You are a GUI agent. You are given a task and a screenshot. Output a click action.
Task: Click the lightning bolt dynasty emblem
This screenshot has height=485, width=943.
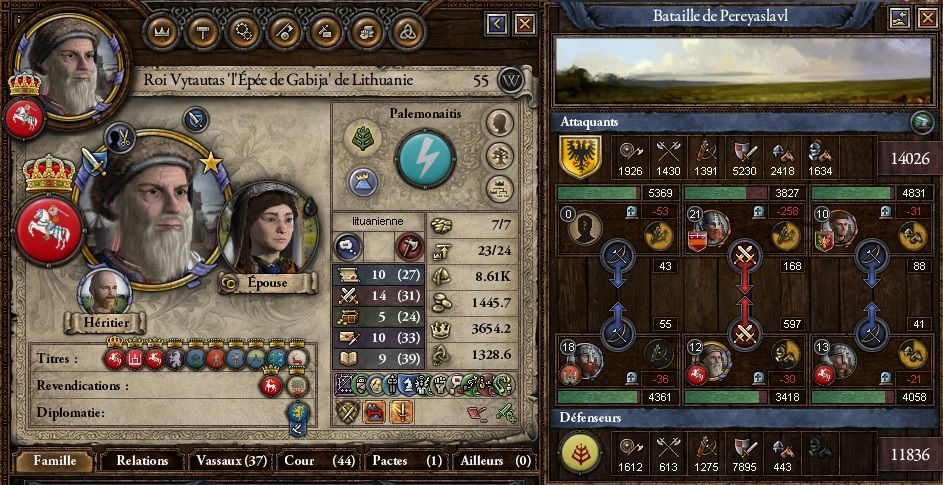425,158
